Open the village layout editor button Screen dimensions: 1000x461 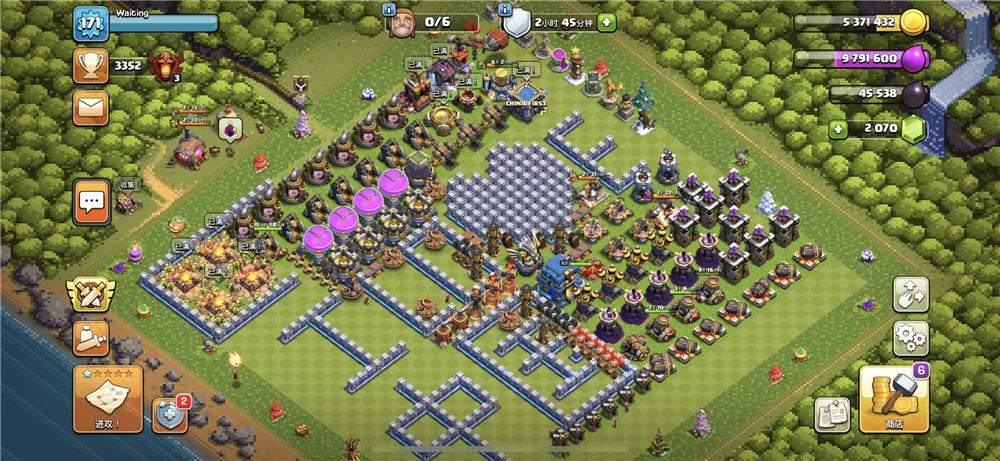click(x=910, y=293)
